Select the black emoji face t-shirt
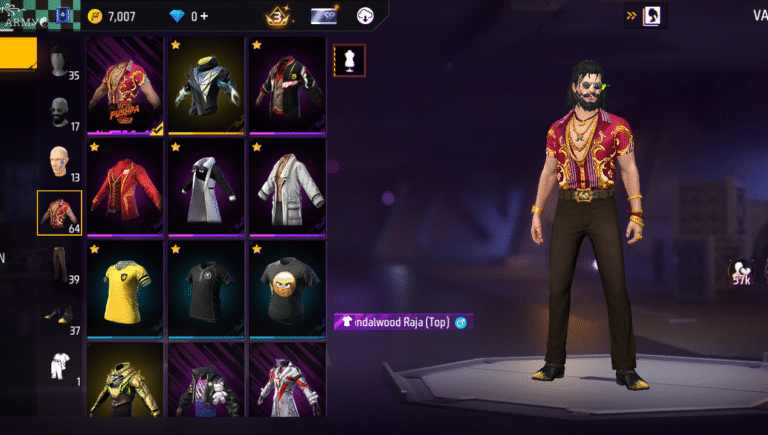This screenshot has width=768, height=435. 287,288
